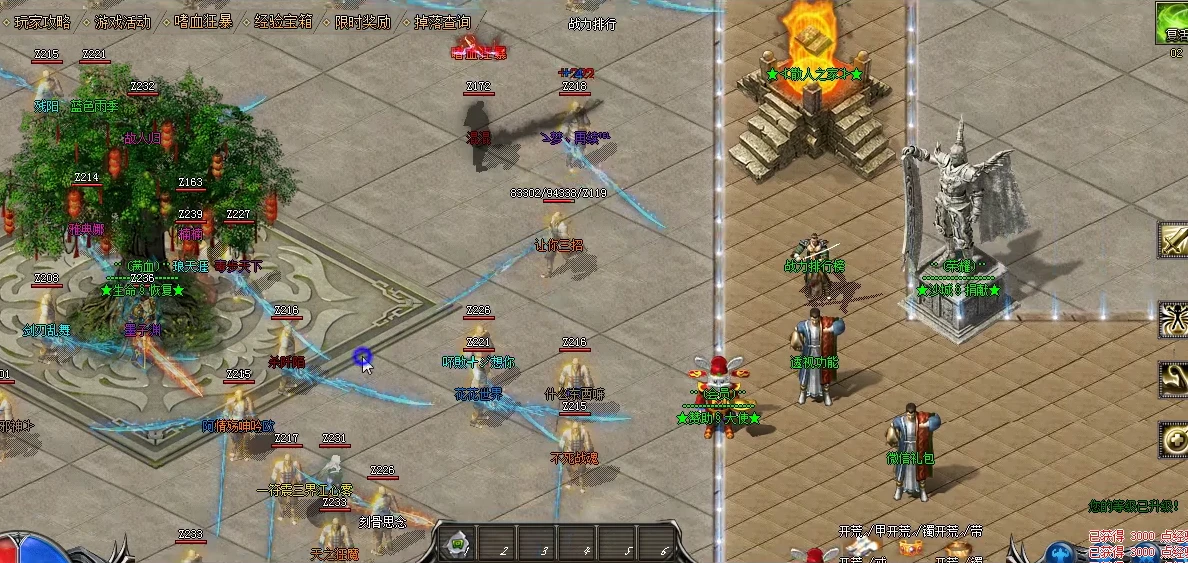Viewport: 1188px width, 563px height.
Task: Show the 限时奖励 timed rewards
Action: click(x=362, y=21)
